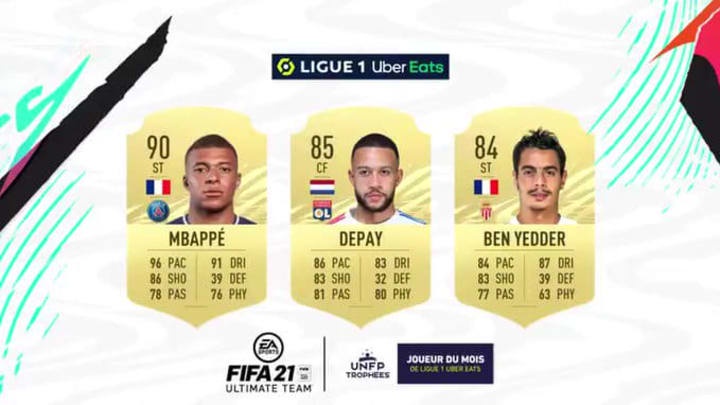Pick the Ben Yedder 84 ST card
720x405 pixels.
tap(524, 213)
